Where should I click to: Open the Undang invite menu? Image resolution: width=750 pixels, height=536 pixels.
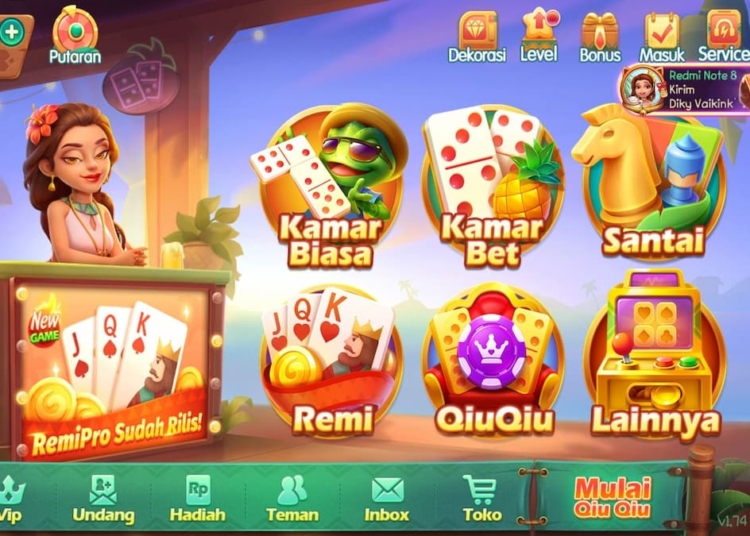coord(103,497)
